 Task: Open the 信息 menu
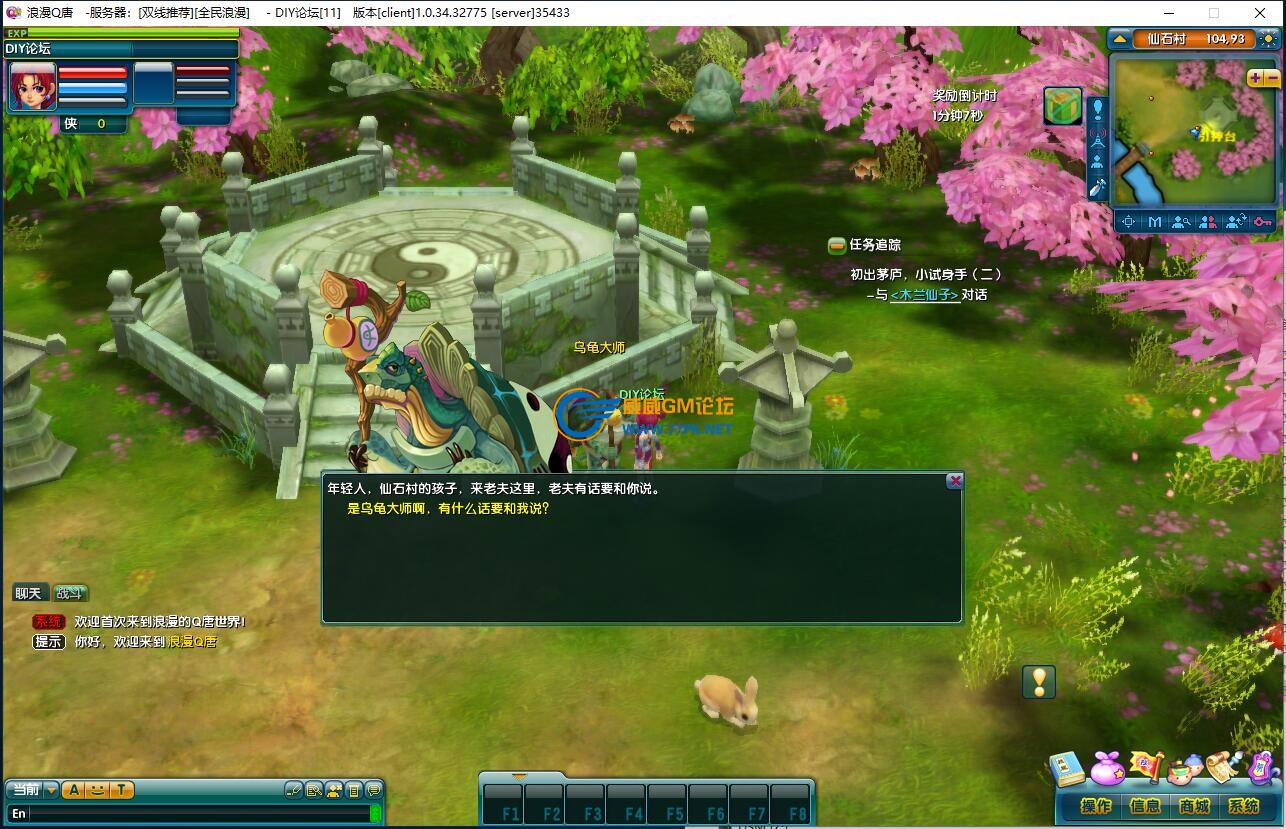(x=1145, y=806)
